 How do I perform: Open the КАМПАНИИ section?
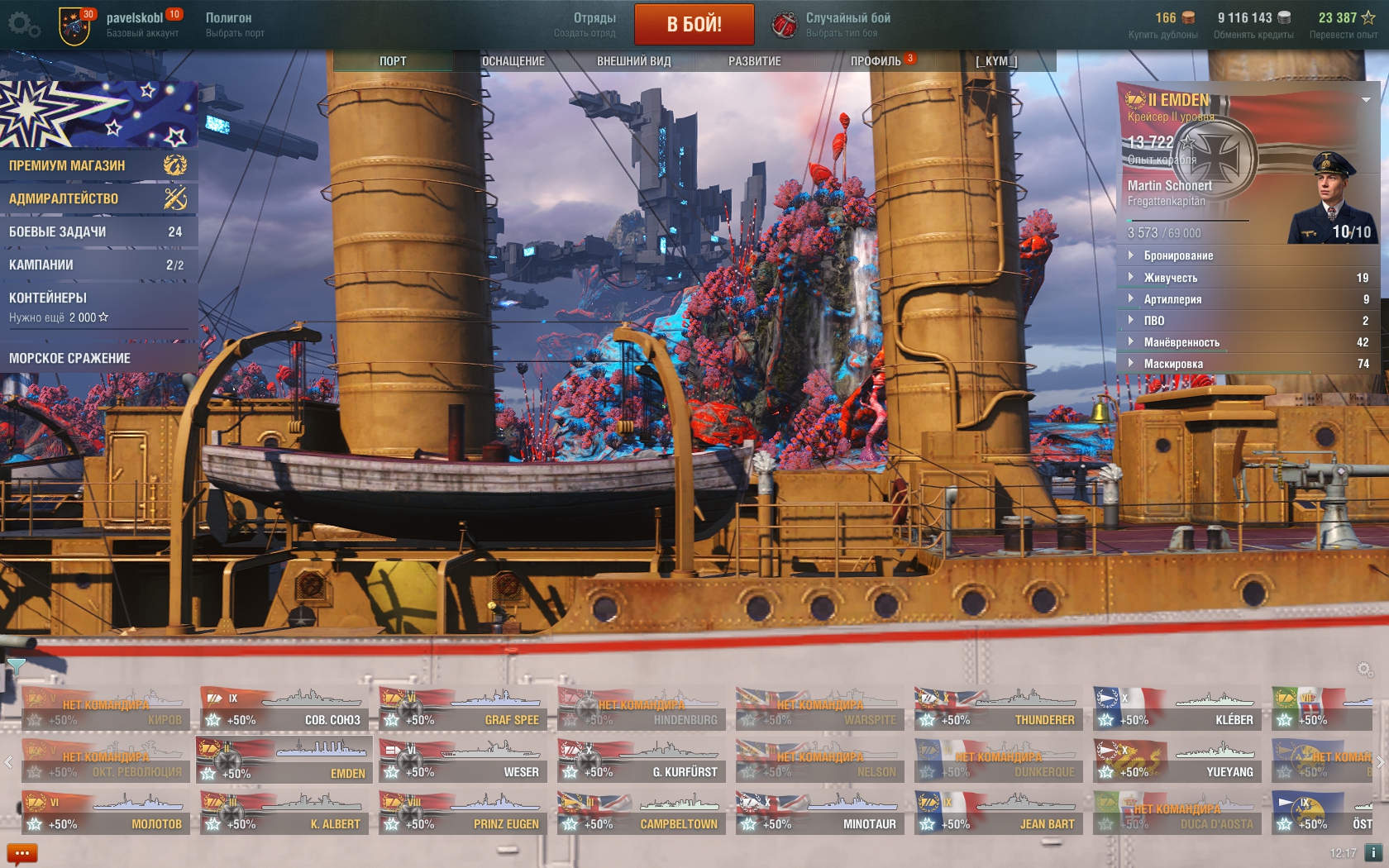[98, 265]
